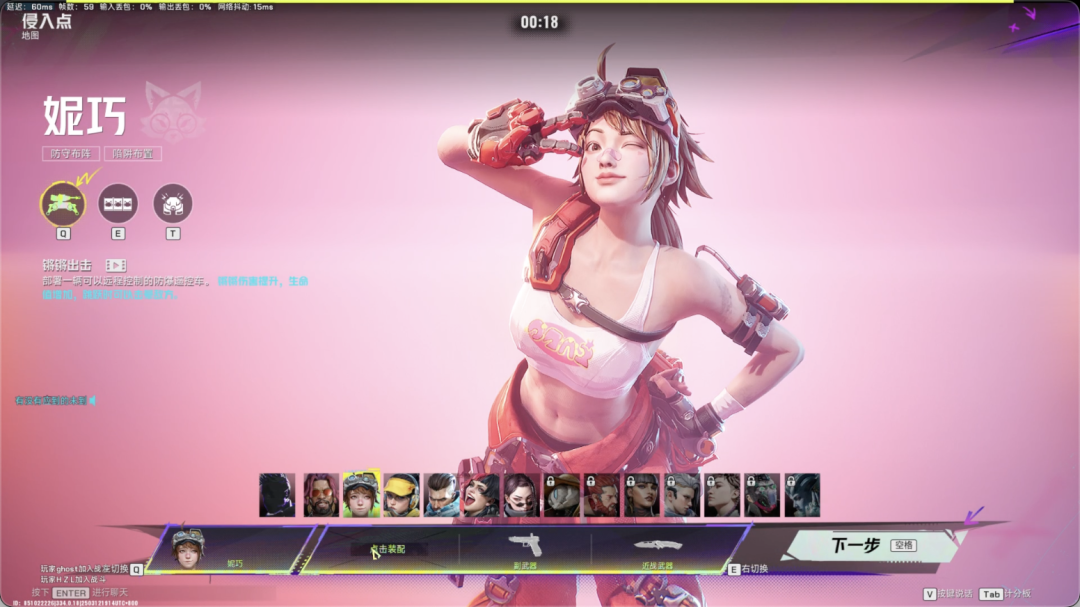
Task: Select the remote-control car Q ability icon
Action: [62, 203]
